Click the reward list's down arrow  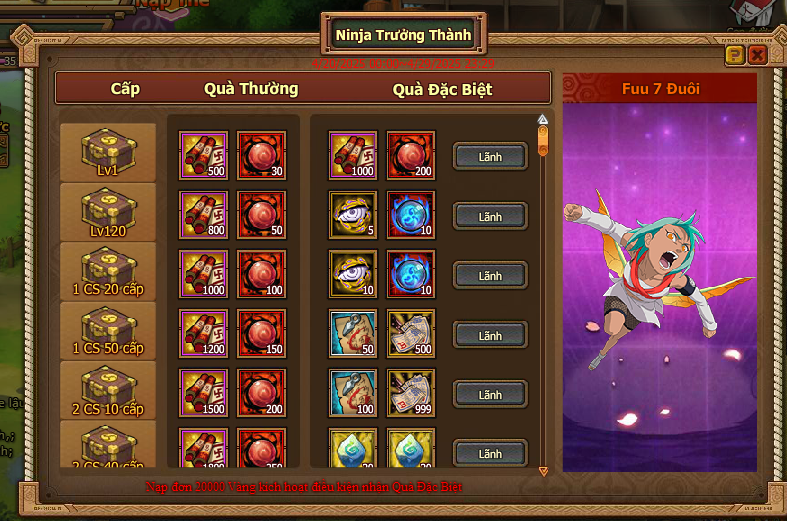[543, 470]
